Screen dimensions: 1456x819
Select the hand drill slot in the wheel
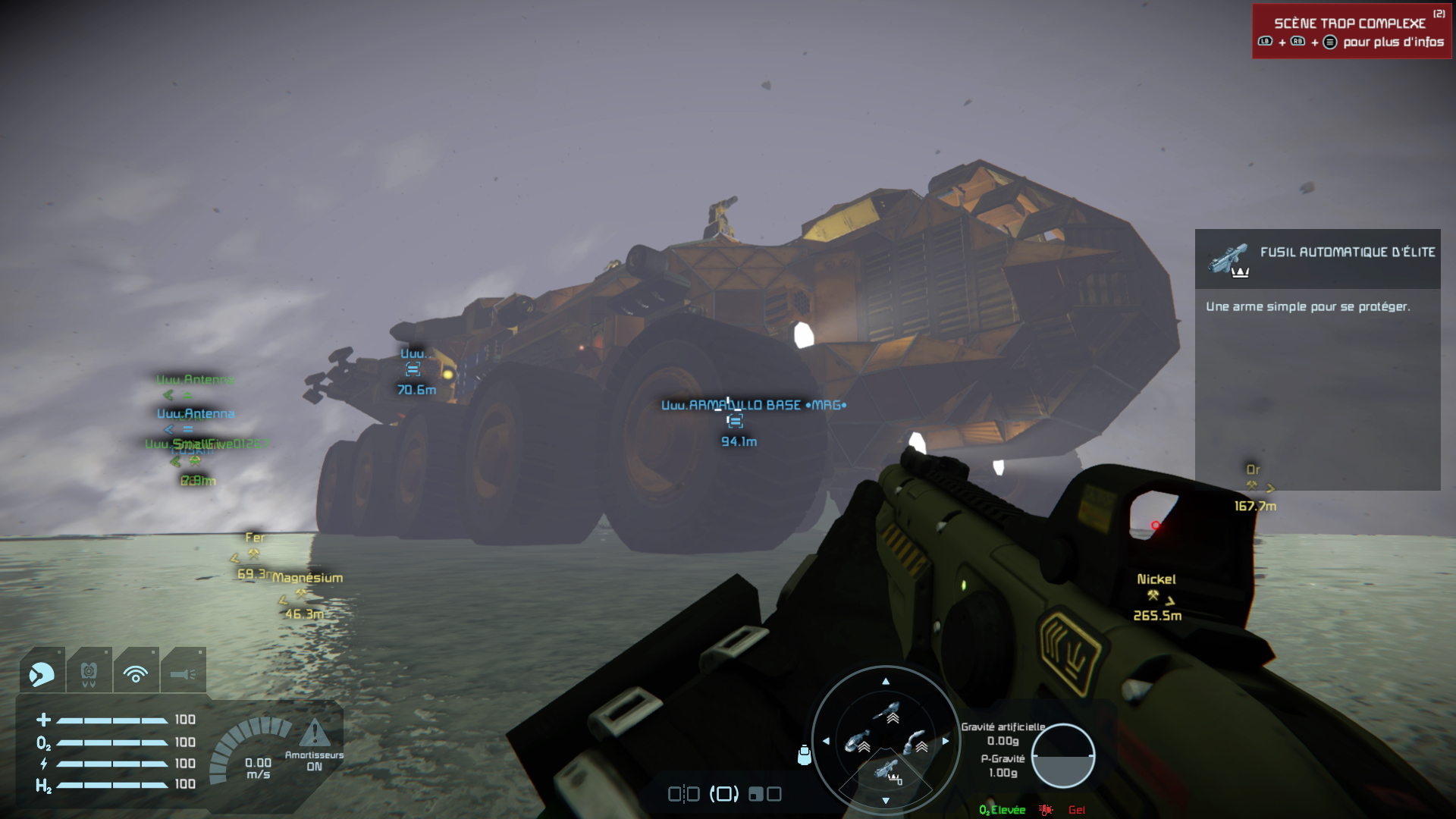tap(915, 741)
